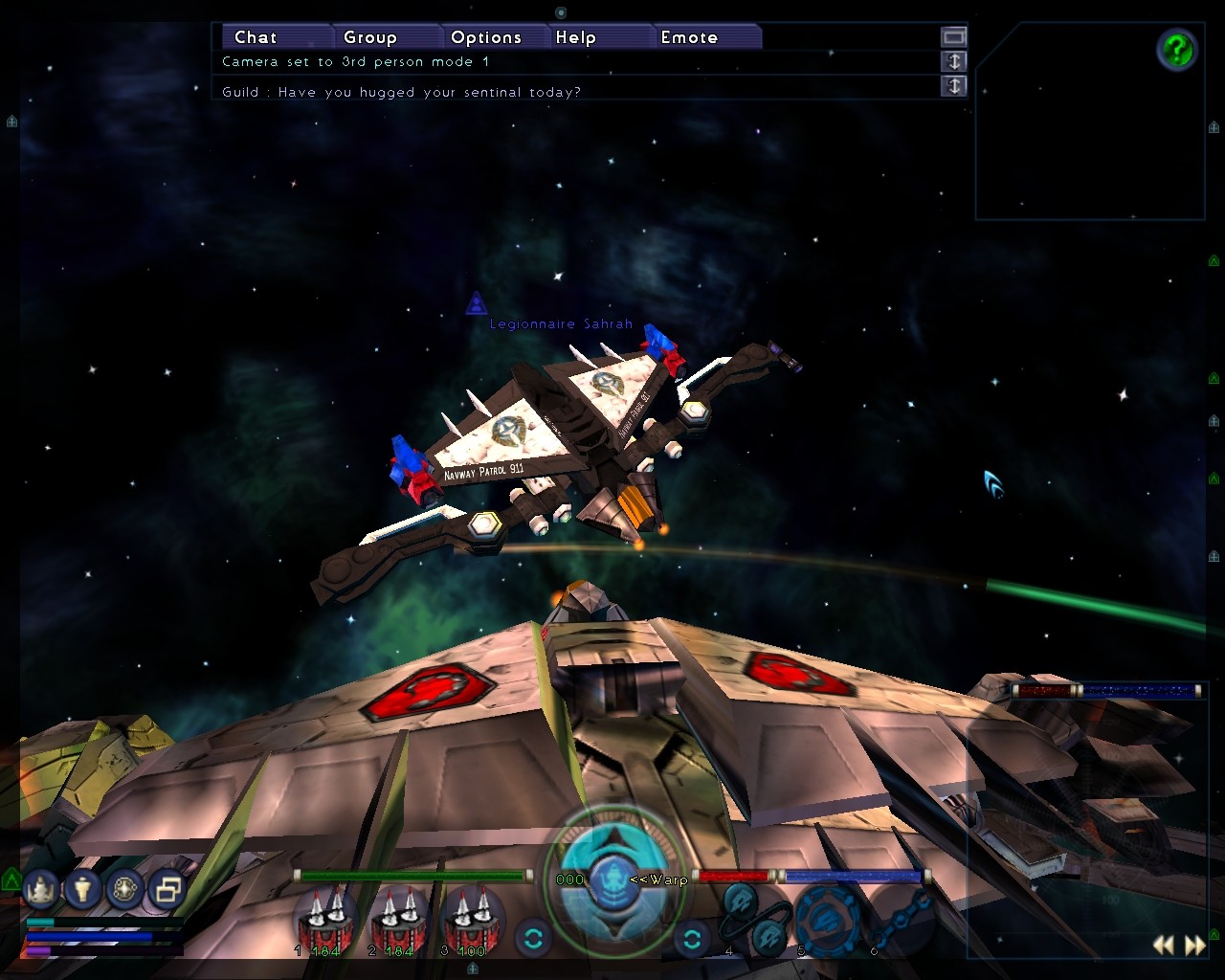The height and width of the screenshot is (980, 1225).
Task: Open the Chat menu
Action: [x=256, y=37]
